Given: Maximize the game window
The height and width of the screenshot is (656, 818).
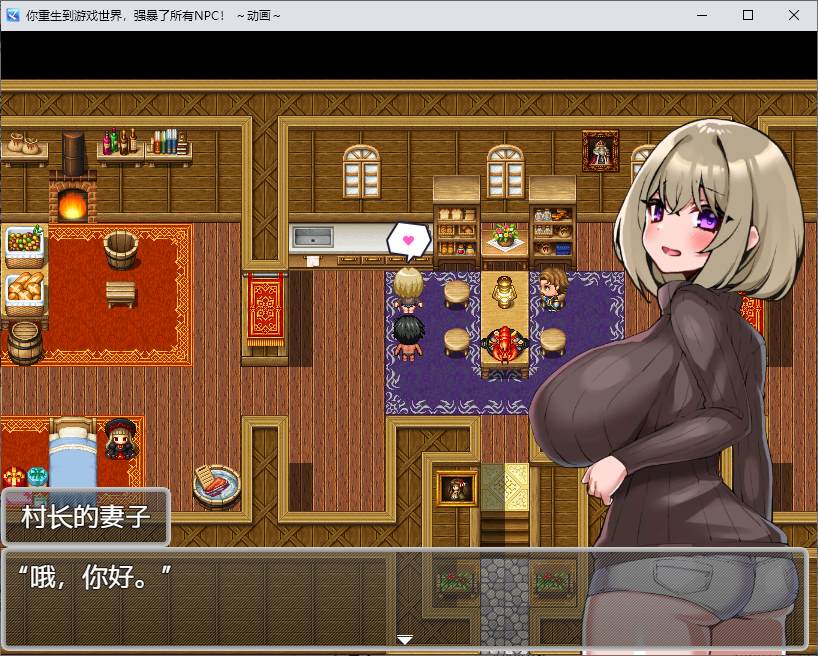Looking at the screenshot, I should pyautogui.click(x=748, y=15).
